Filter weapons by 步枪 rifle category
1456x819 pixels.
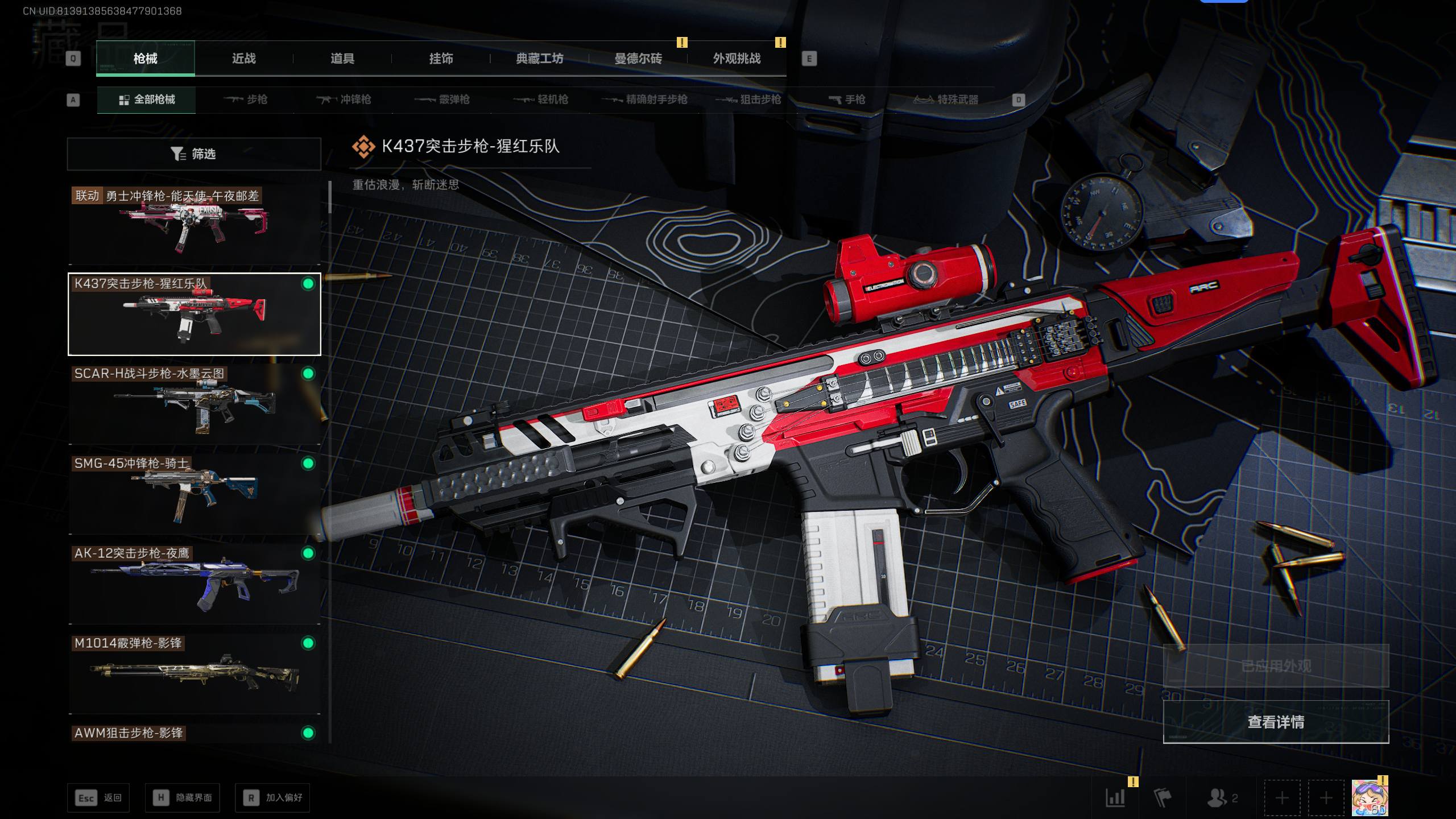coord(246,100)
